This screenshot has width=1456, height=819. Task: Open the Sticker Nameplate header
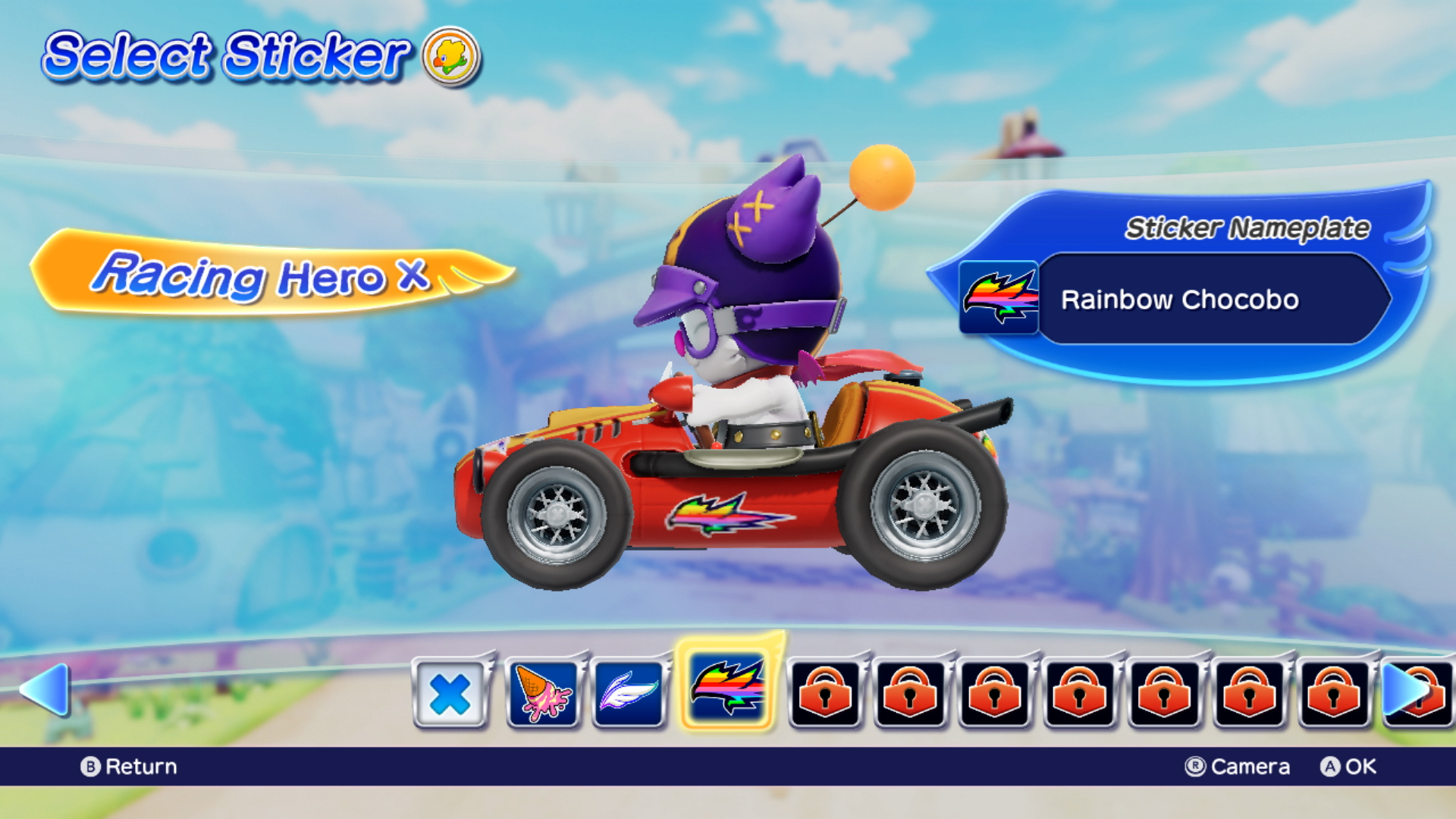1247,225
